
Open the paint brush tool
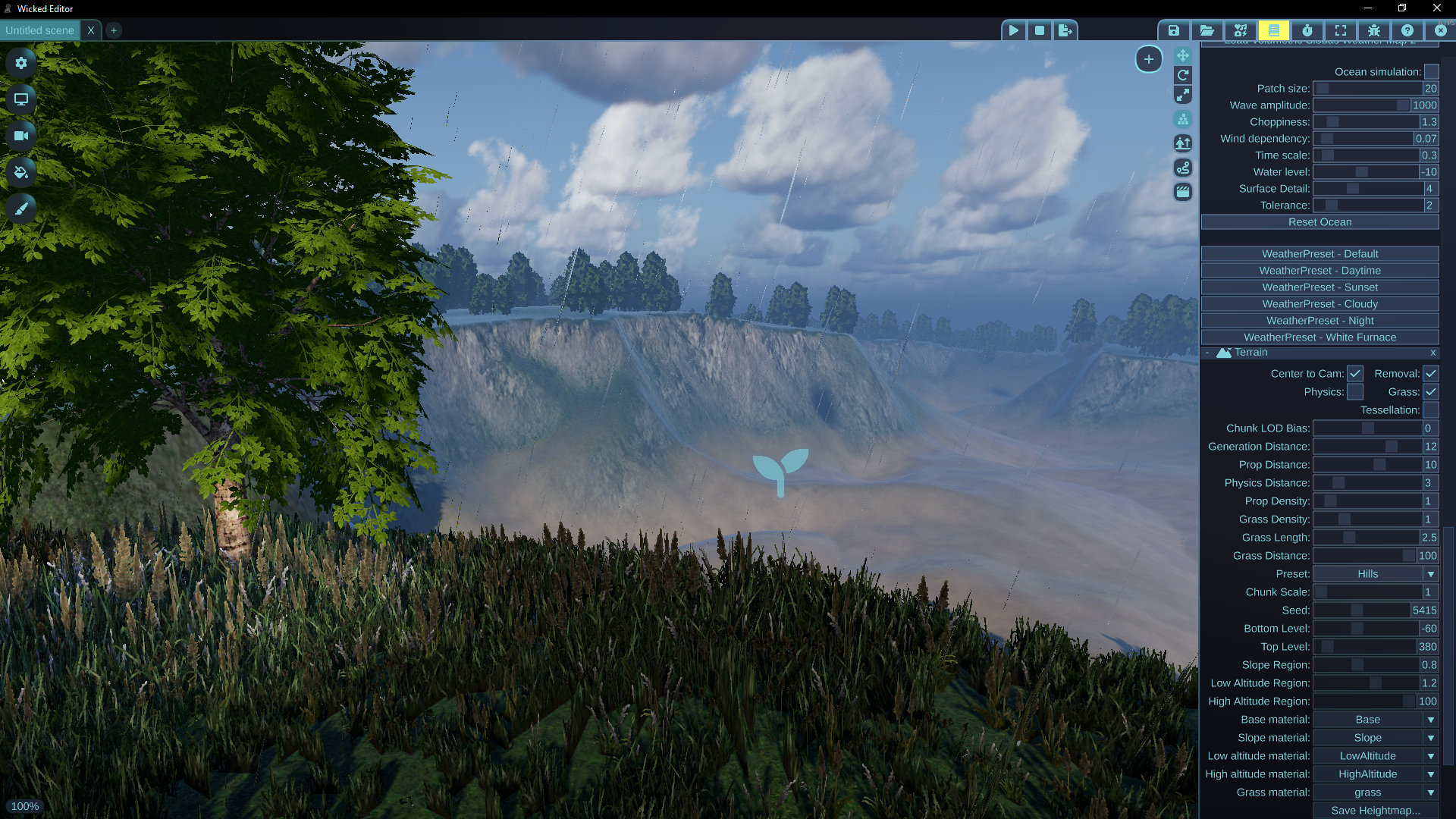point(21,209)
